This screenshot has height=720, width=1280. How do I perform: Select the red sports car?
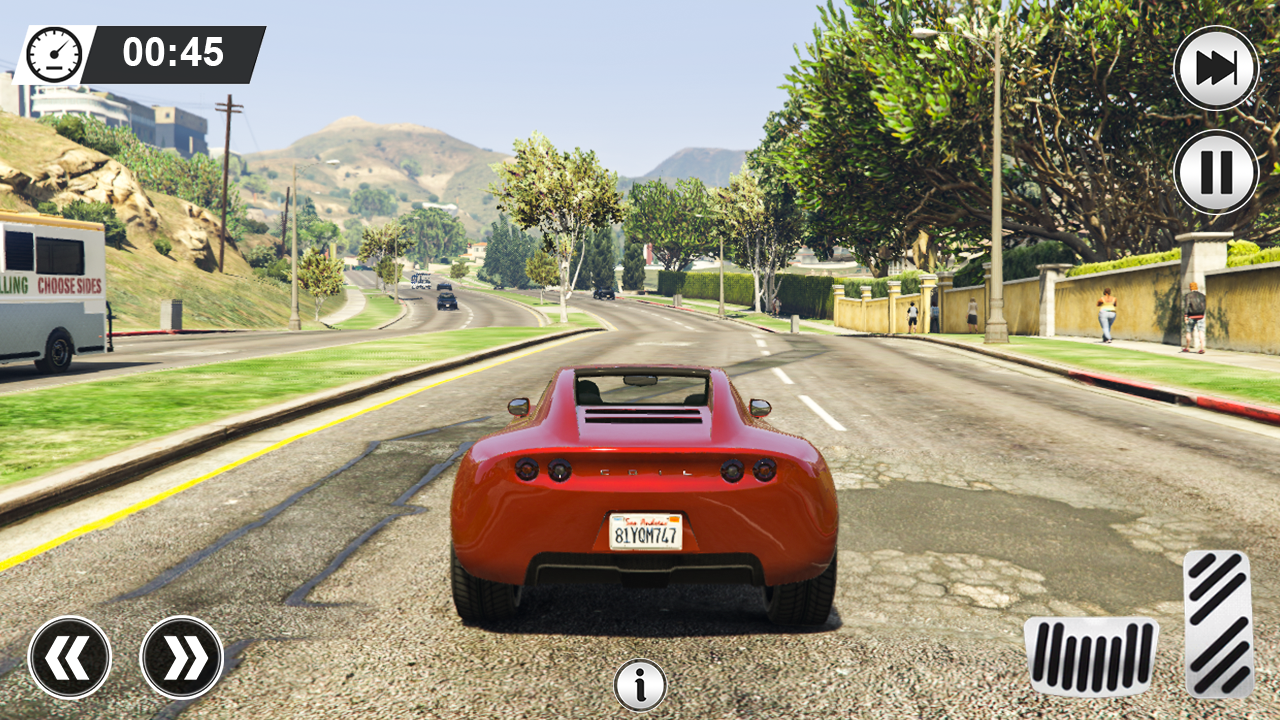(x=640, y=490)
